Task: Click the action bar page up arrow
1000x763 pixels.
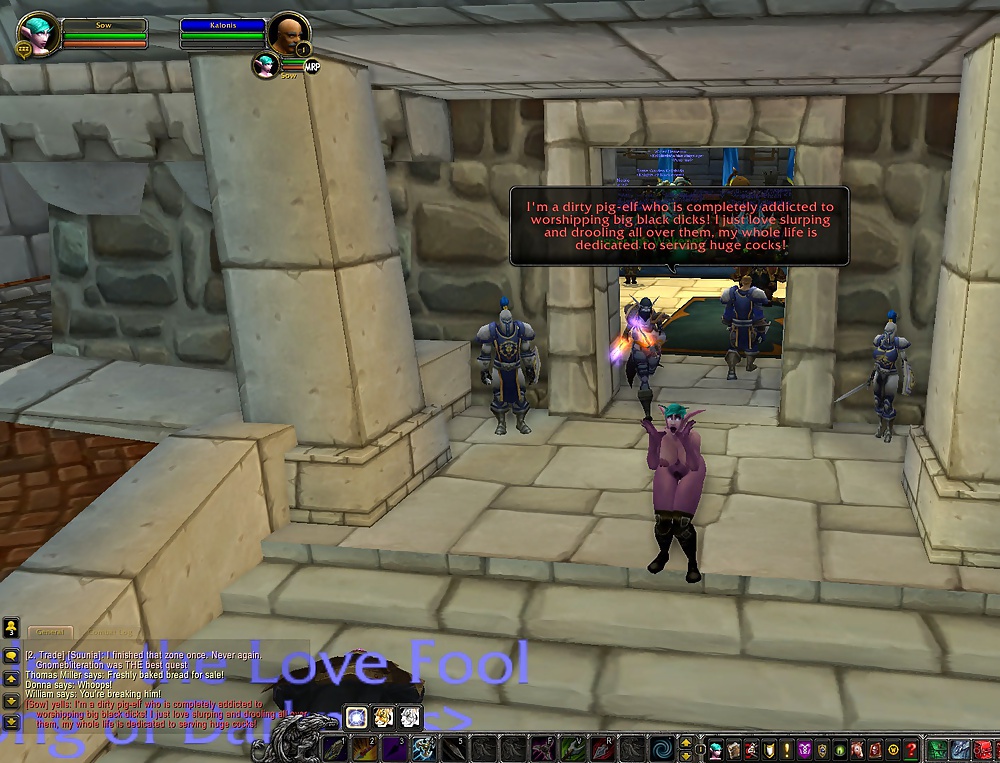Action: click(685, 742)
